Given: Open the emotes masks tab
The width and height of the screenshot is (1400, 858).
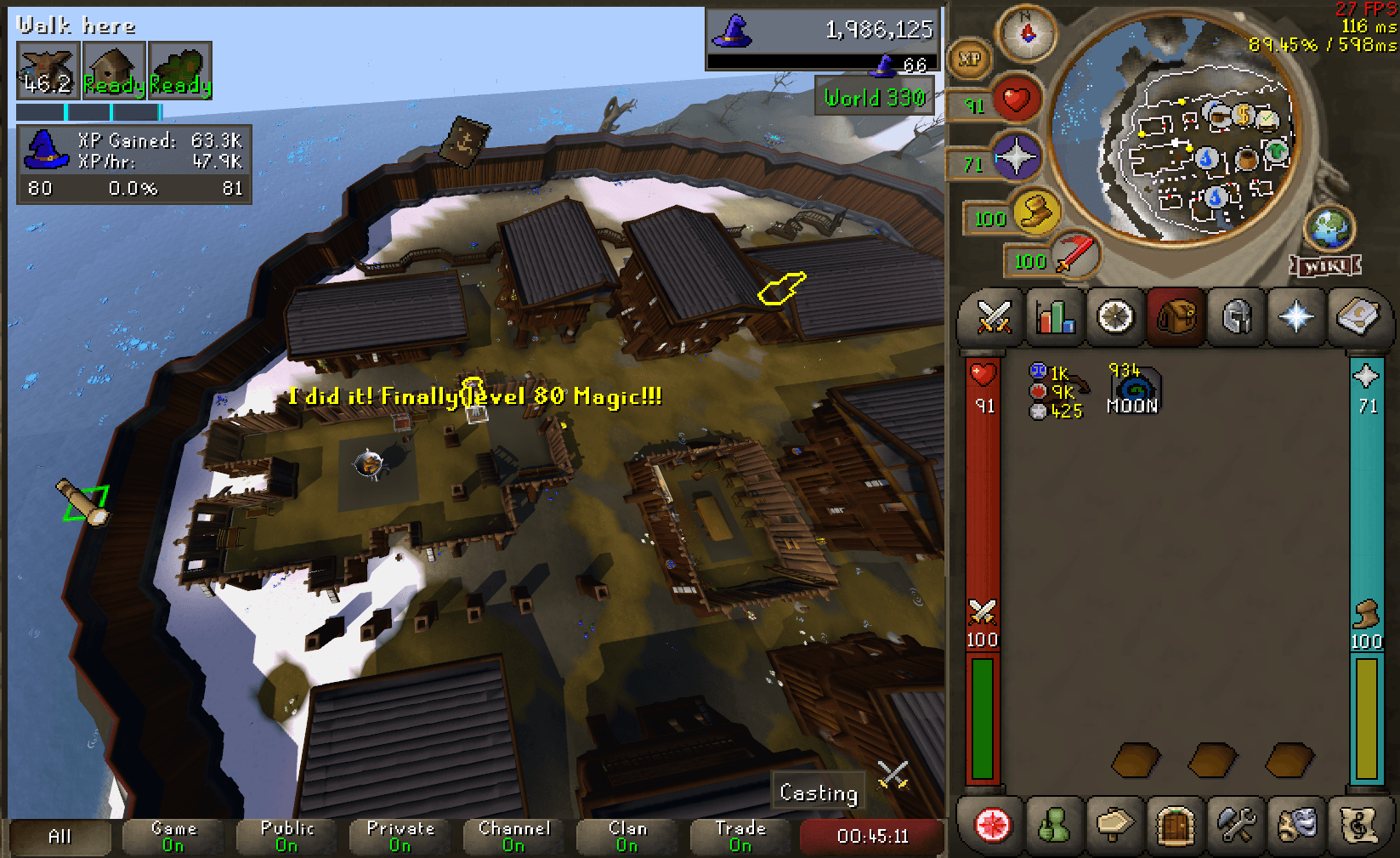Looking at the screenshot, I should (x=1295, y=826).
